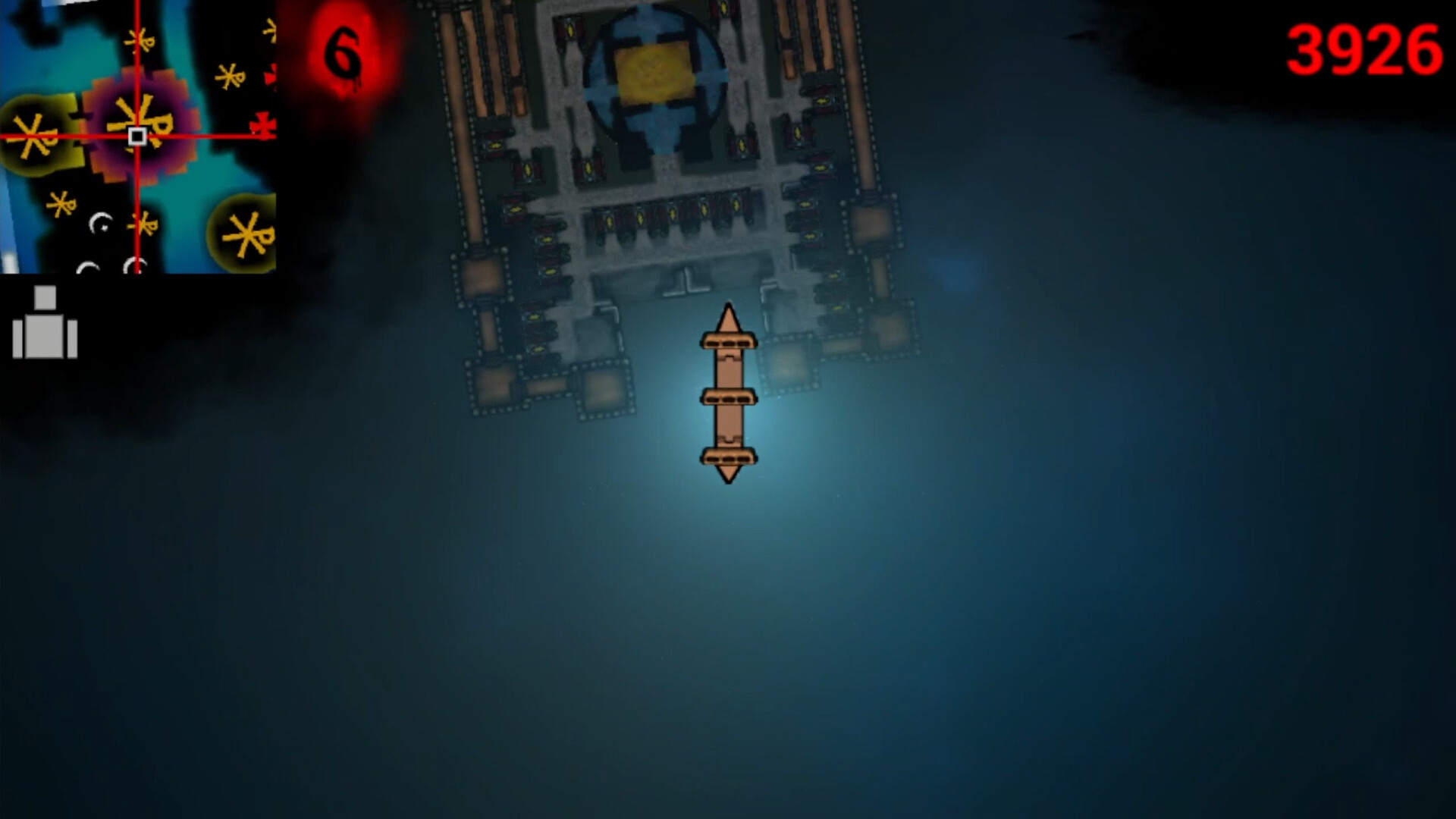Click the rear gun platform of the boat
This screenshot has width=1456, height=819.
coord(730,458)
